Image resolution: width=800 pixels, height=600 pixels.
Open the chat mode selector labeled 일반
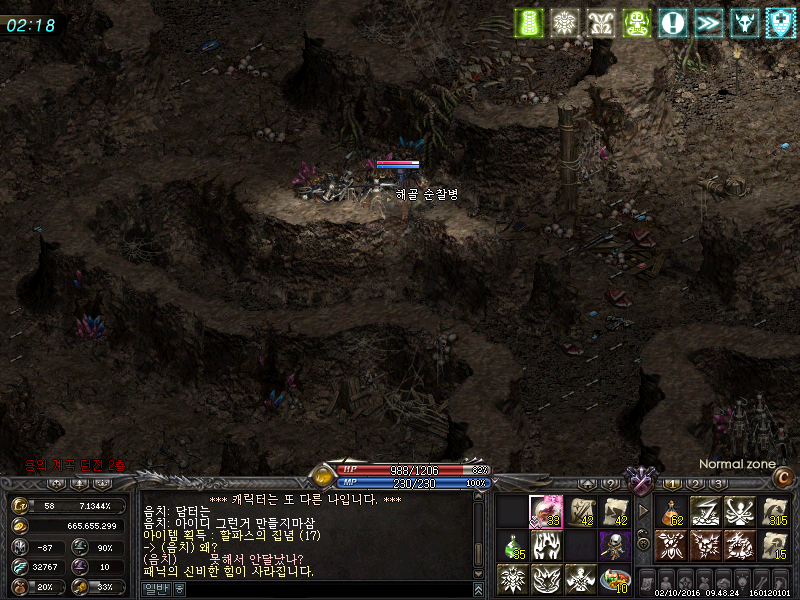tap(158, 590)
